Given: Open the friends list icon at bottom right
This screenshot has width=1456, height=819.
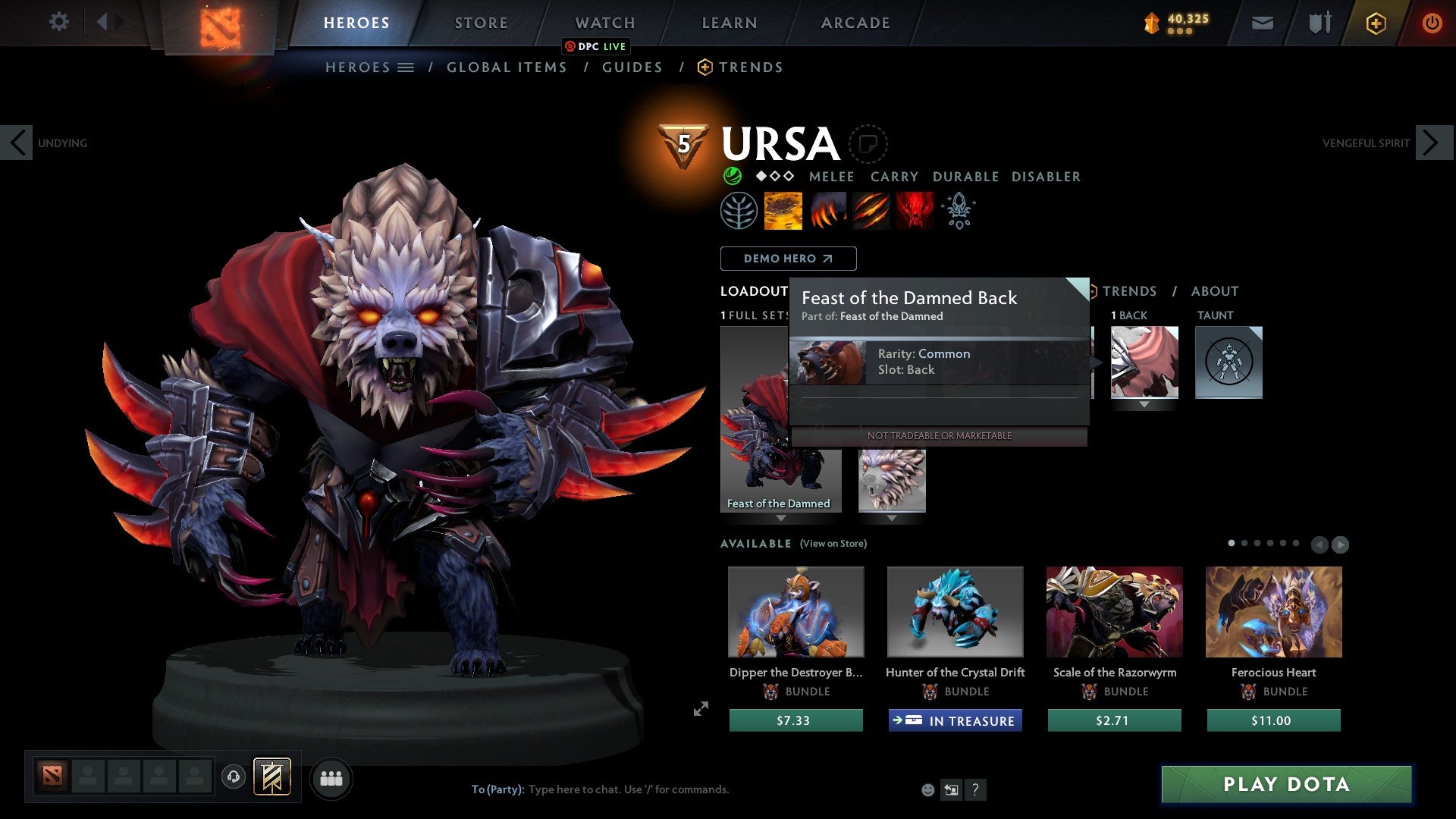Looking at the screenshot, I should tap(331, 778).
